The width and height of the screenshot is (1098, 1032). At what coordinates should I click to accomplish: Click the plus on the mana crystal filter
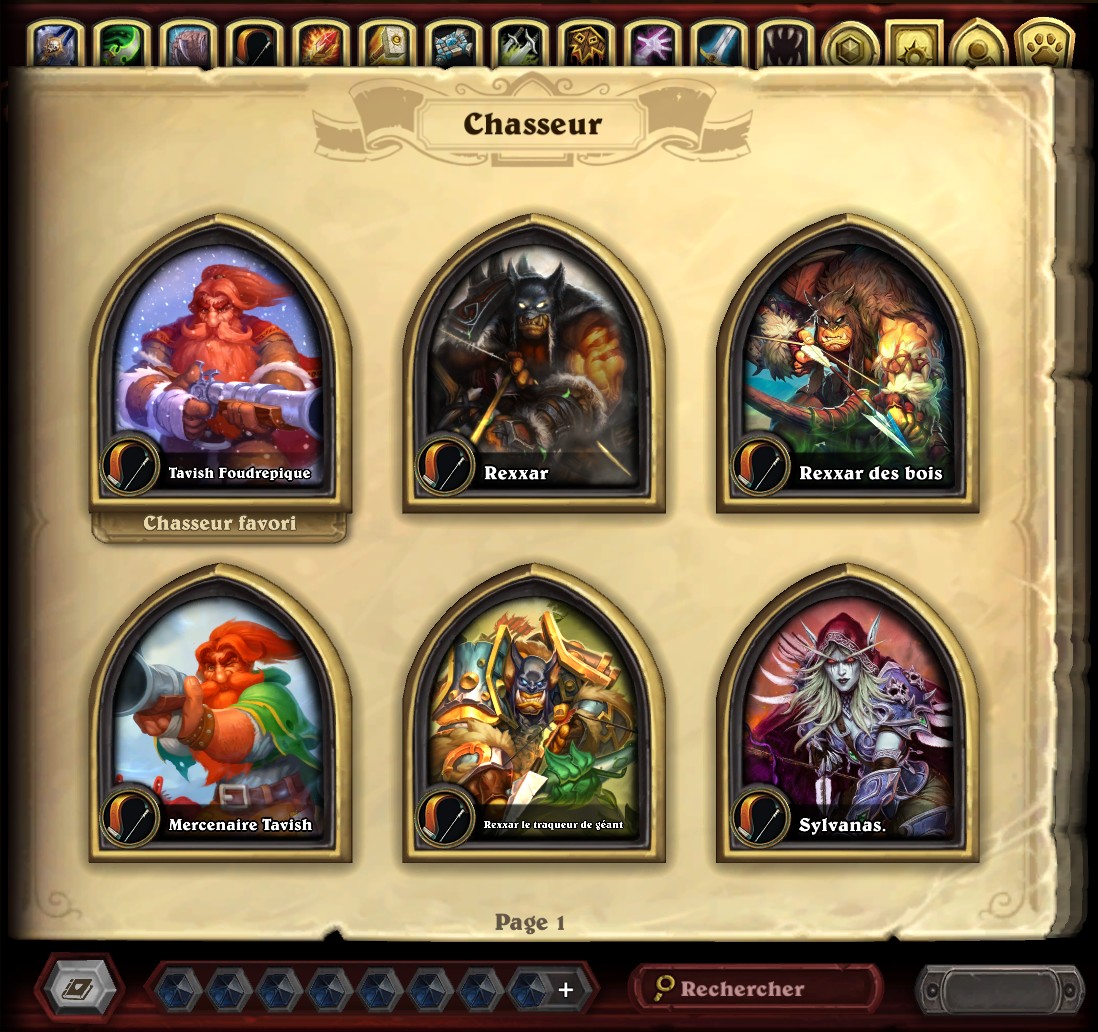coord(566,990)
